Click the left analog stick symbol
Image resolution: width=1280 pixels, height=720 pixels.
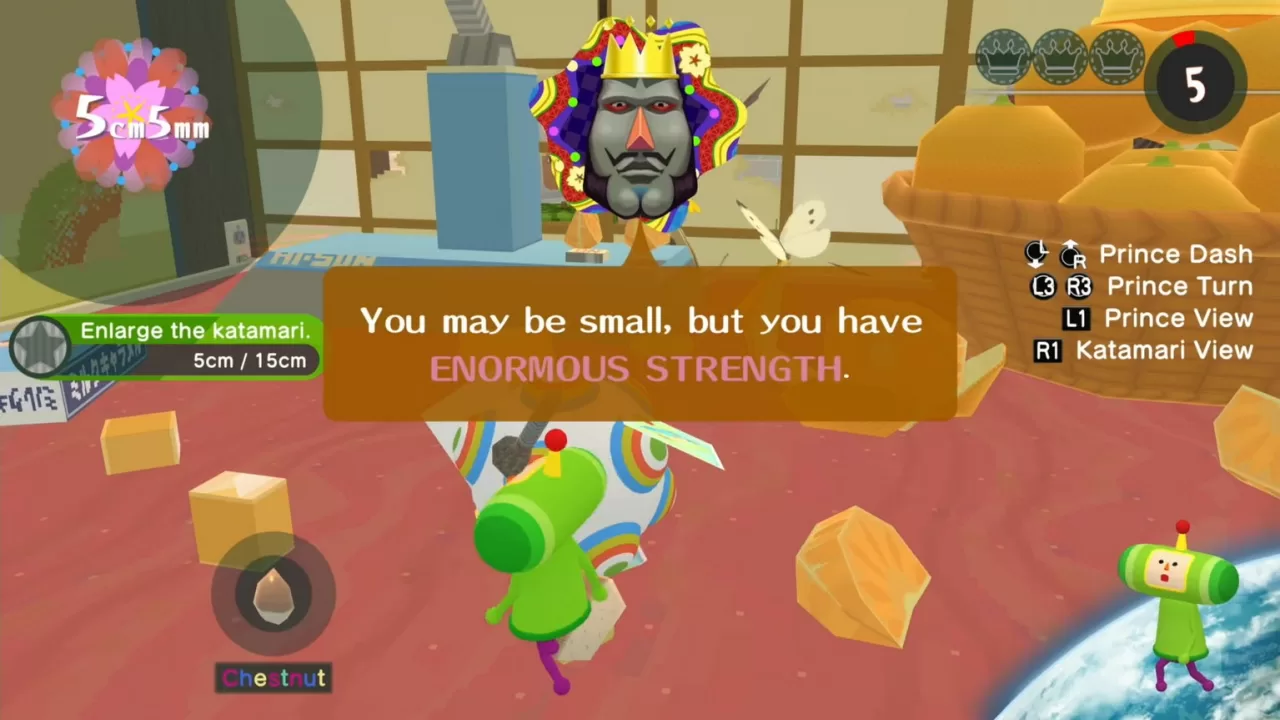coord(1035,252)
